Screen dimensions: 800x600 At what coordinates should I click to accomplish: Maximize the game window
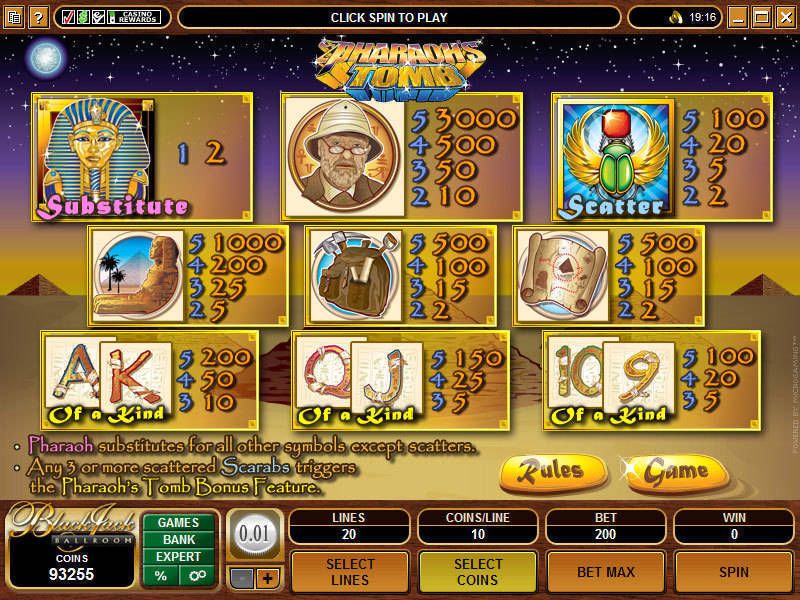[x=760, y=17]
